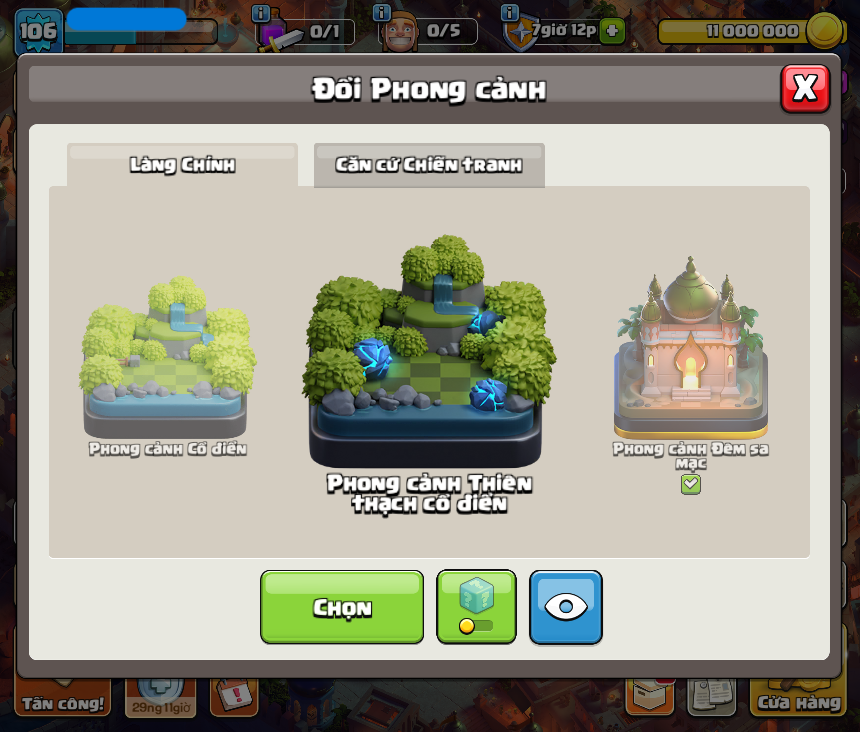860x732 pixels.
Task: Choose the Phong cảnh Đêm sa mạc scenery
Action: [690, 350]
